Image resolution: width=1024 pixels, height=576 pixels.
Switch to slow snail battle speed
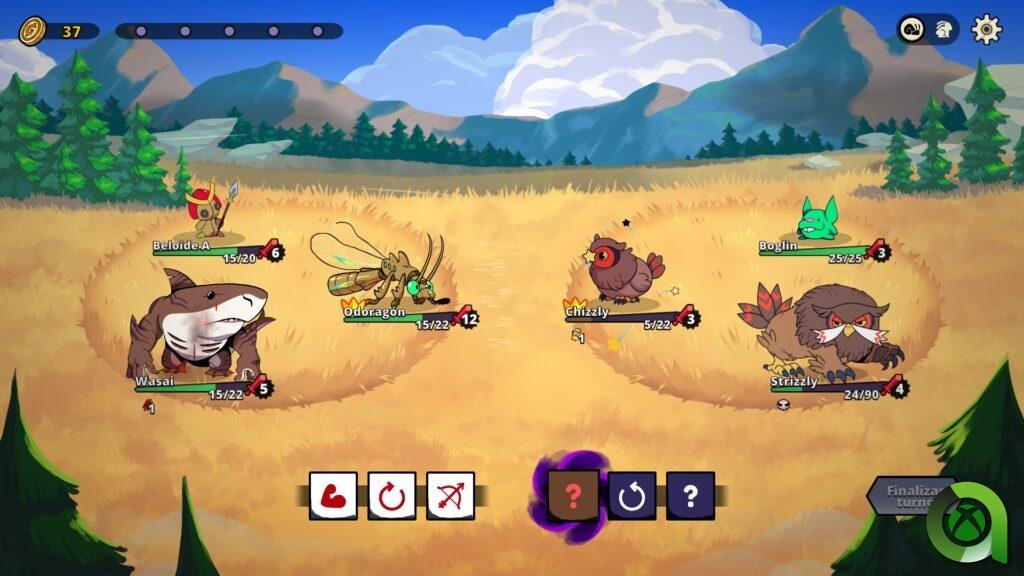click(x=914, y=29)
